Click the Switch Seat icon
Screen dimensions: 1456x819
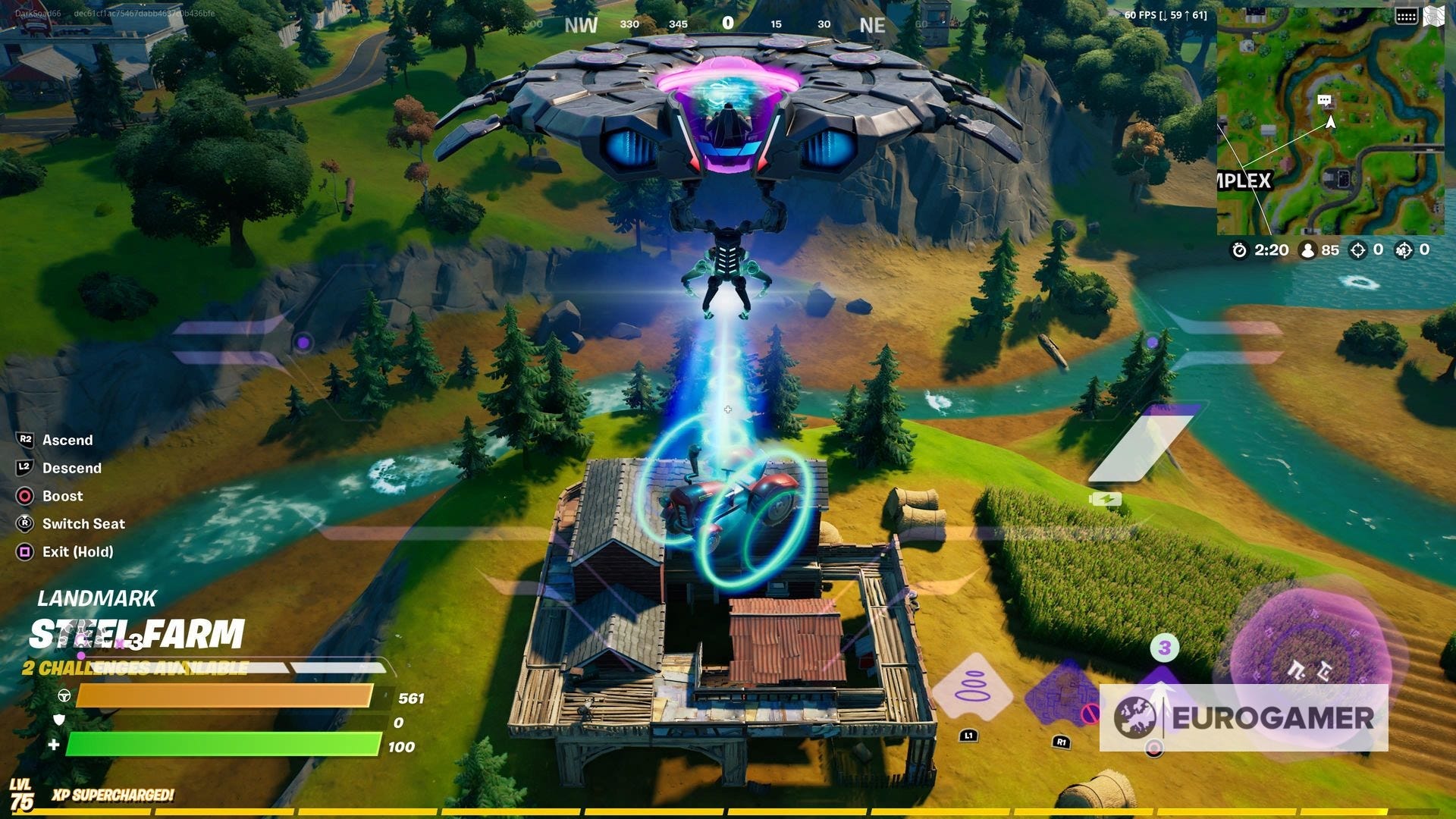pyautogui.click(x=24, y=524)
